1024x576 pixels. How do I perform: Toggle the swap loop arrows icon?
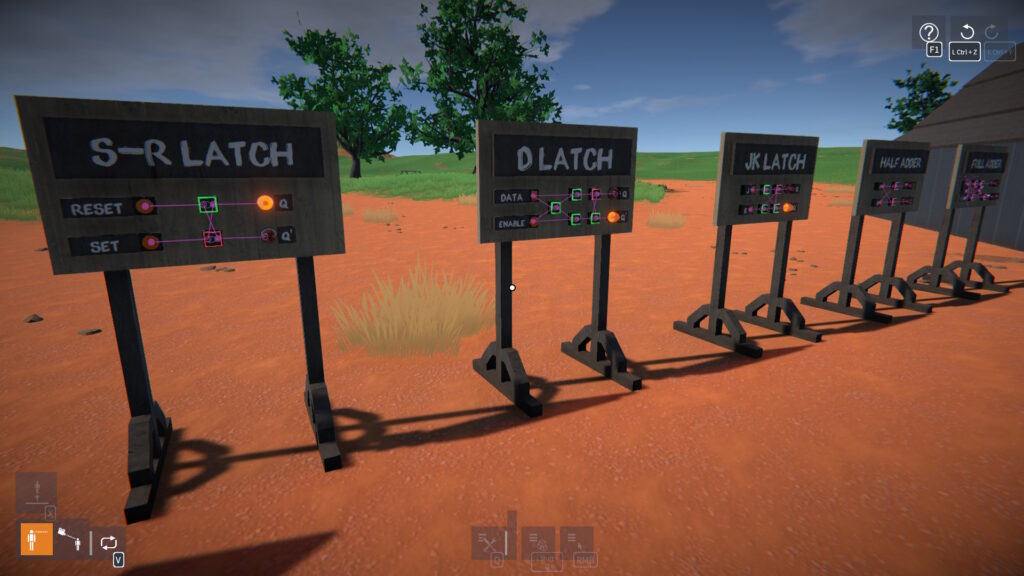pyautogui.click(x=109, y=541)
